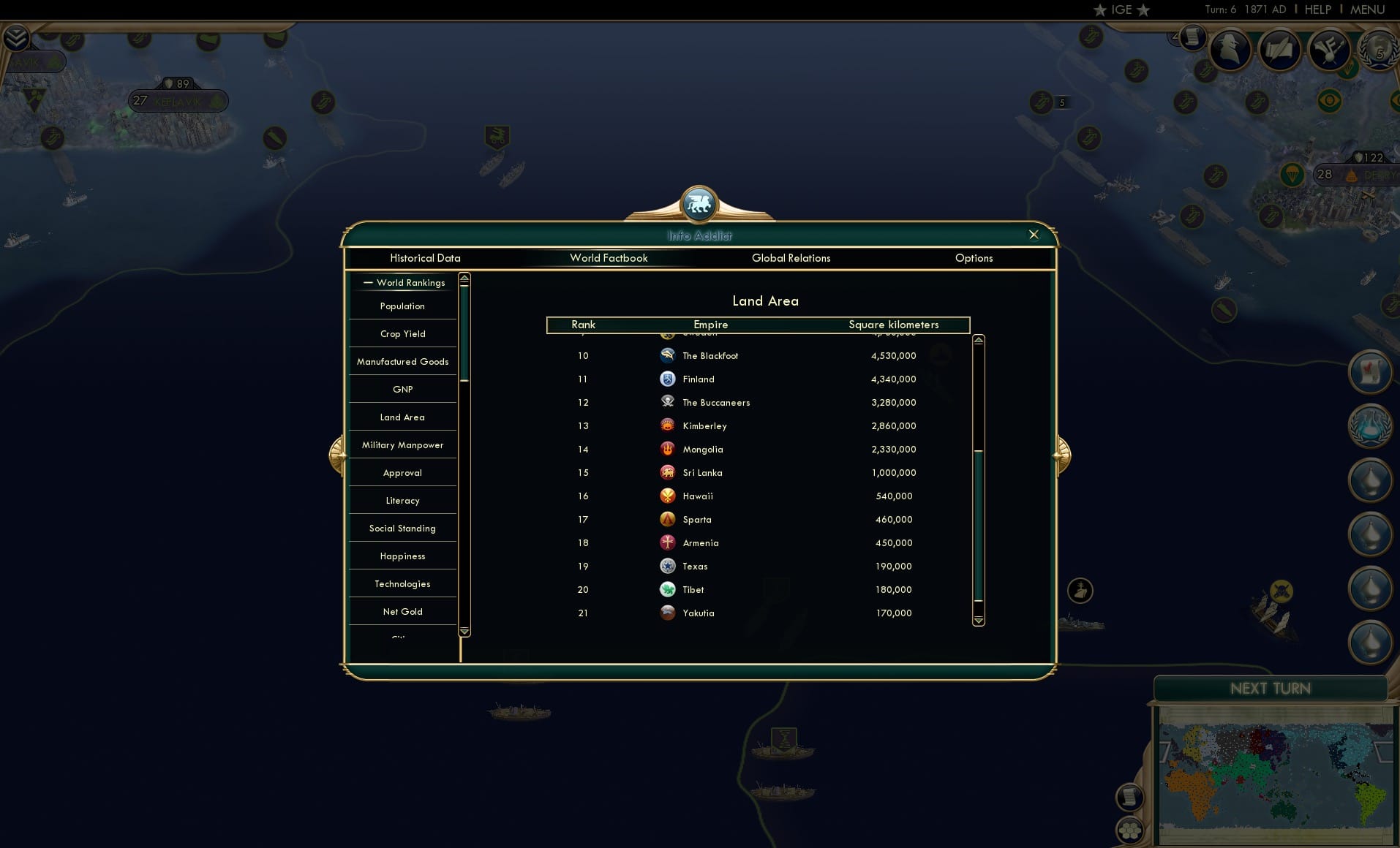This screenshot has width=1400, height=848.
Task: Click the IGE star icon in the top bar
Action: [x=1100, y=10]
